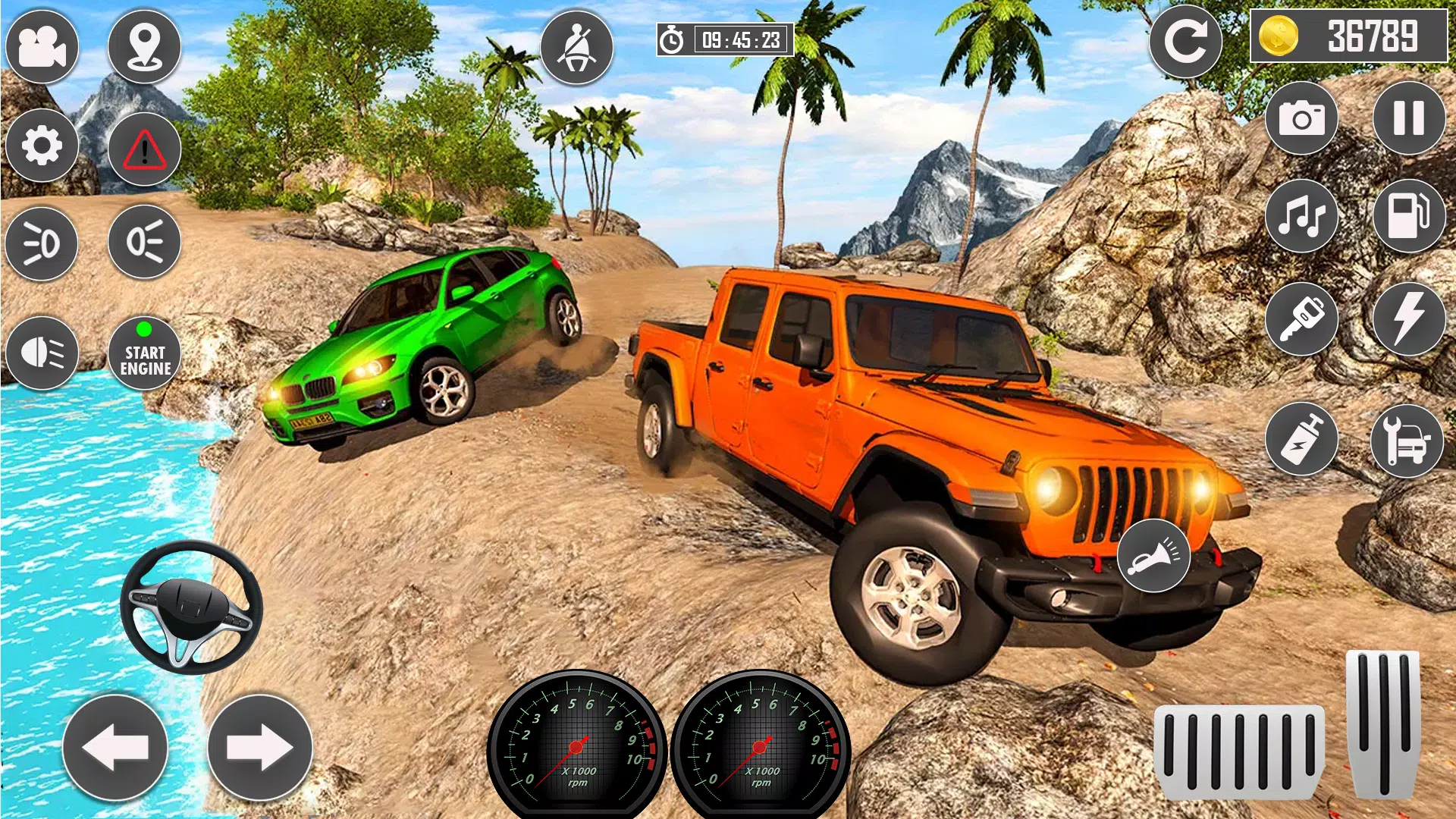Tap the tall accelerator pedal
The width and height of the screenshot is (1456, 819).
[1382, 724]
